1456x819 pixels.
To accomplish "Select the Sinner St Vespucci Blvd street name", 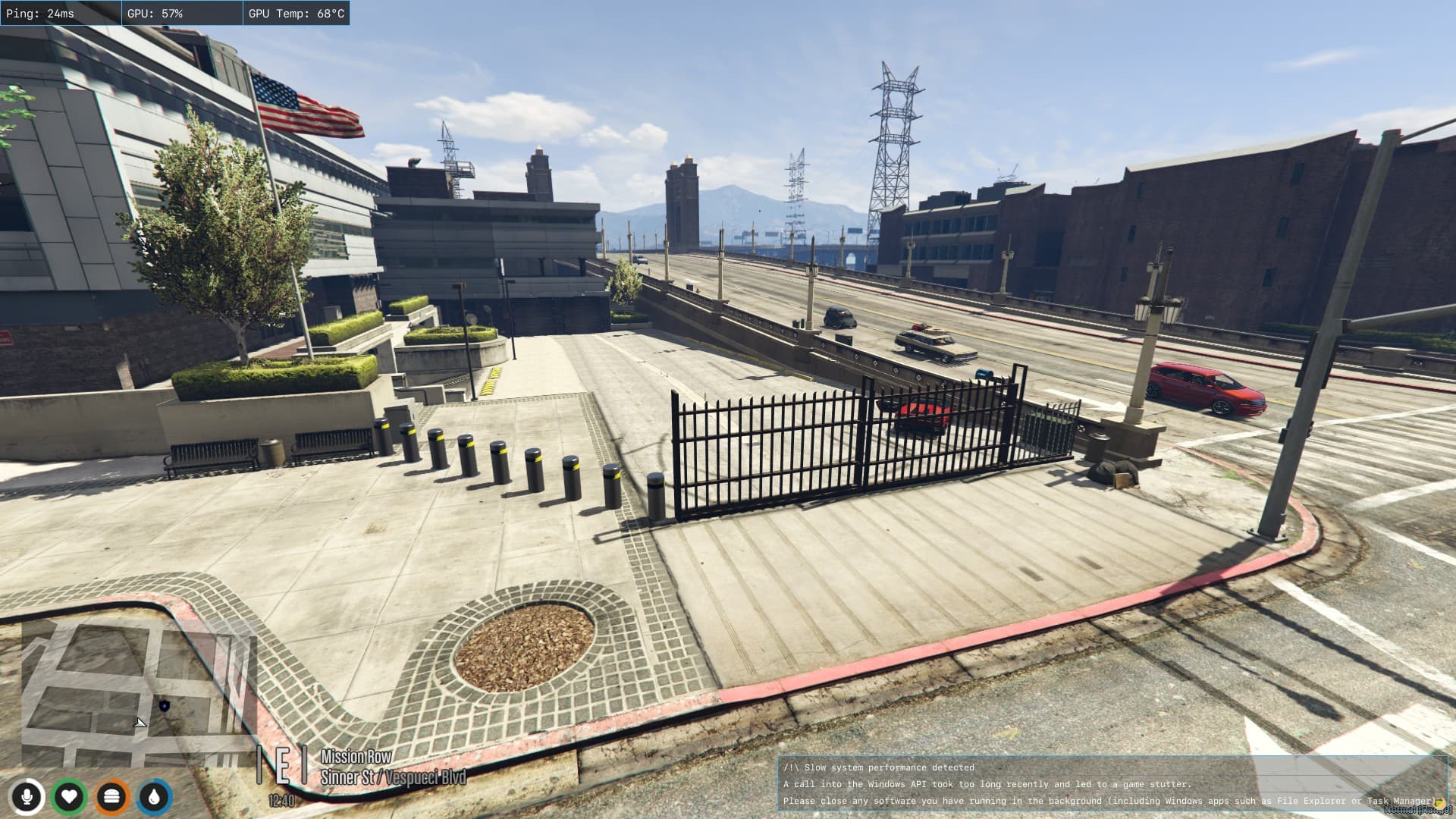I will tap(395, 777).
